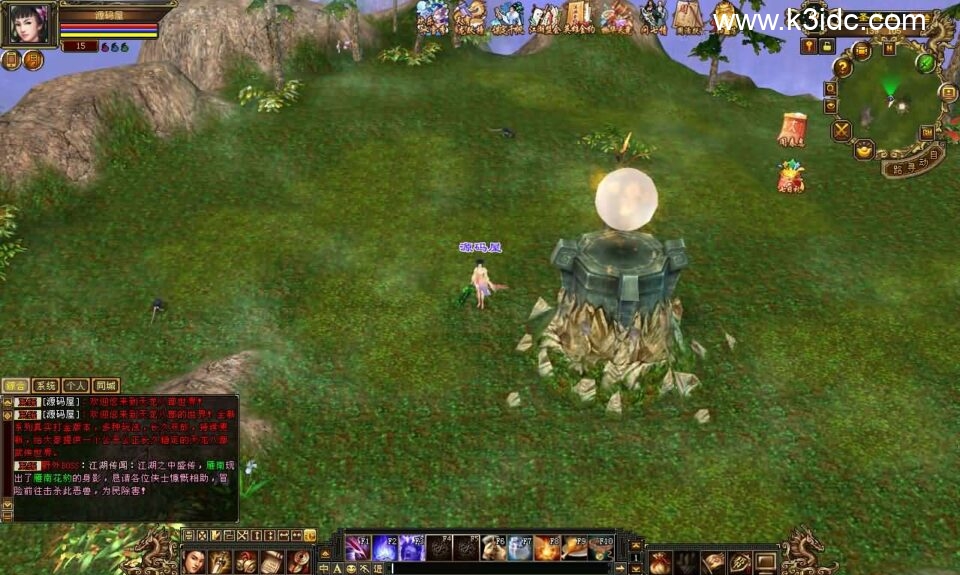Screen dimensions: 960x575
Task: Select the F10 food bowl item
Action: 600,547
